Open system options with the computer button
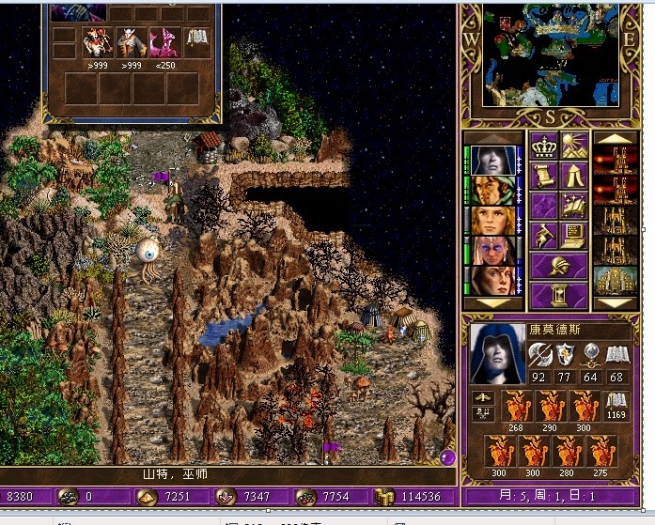 (574, 236)
